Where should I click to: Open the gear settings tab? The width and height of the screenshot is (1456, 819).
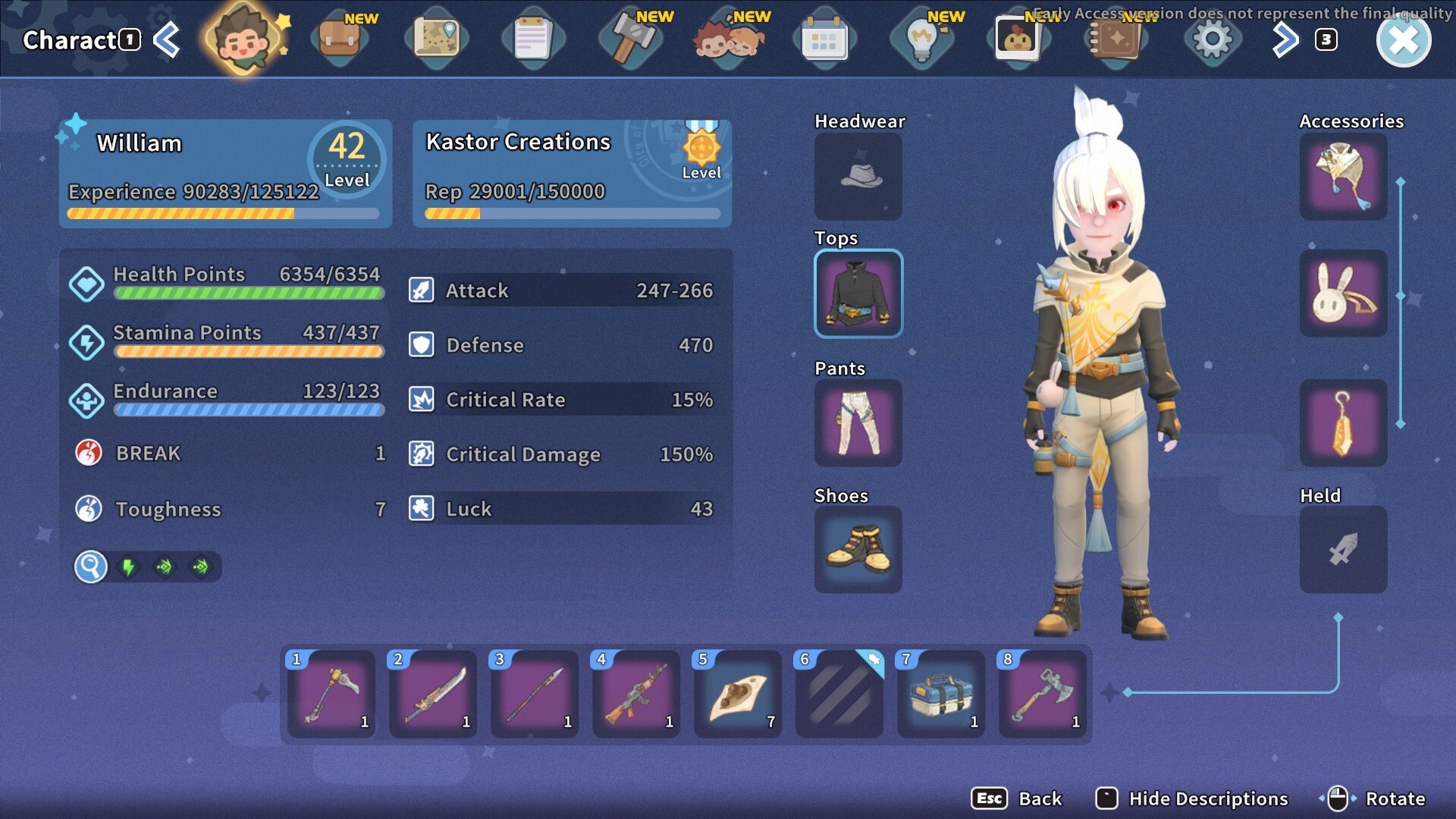1212,39
